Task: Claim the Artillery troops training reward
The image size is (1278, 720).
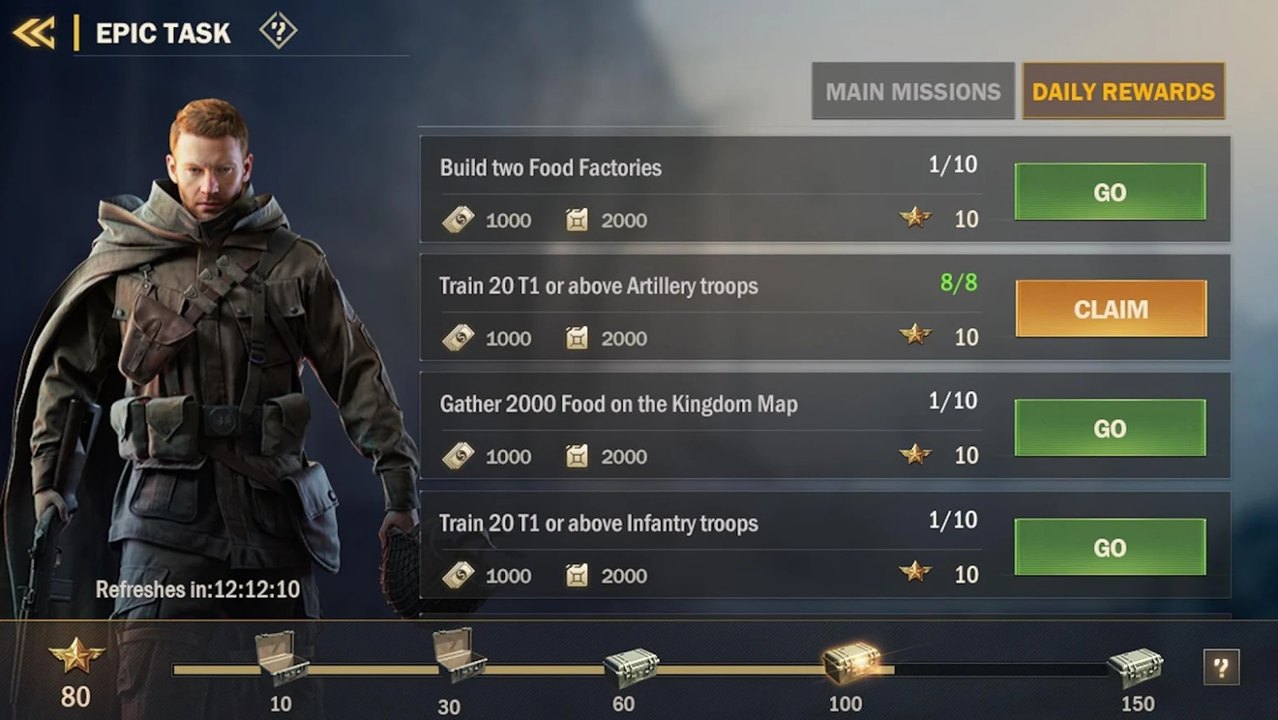Action: pos(1110,309)
